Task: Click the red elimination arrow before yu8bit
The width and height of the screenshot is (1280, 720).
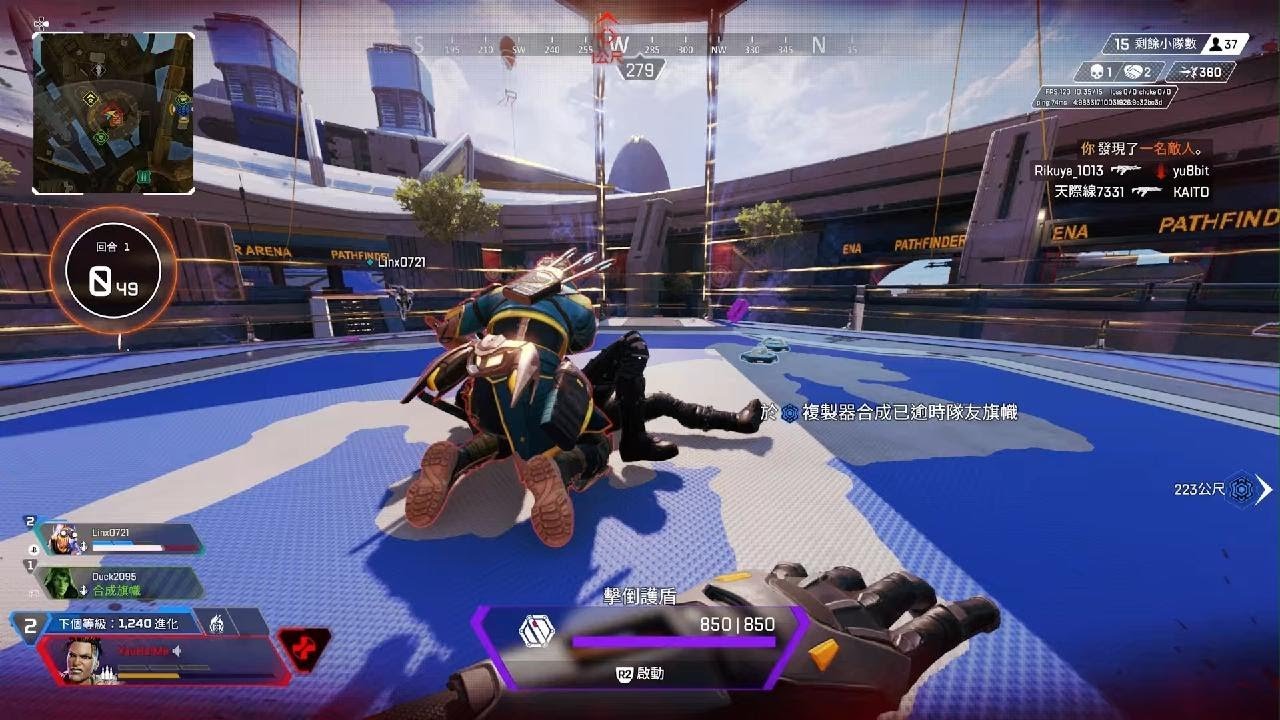Action: [1162, 172]
